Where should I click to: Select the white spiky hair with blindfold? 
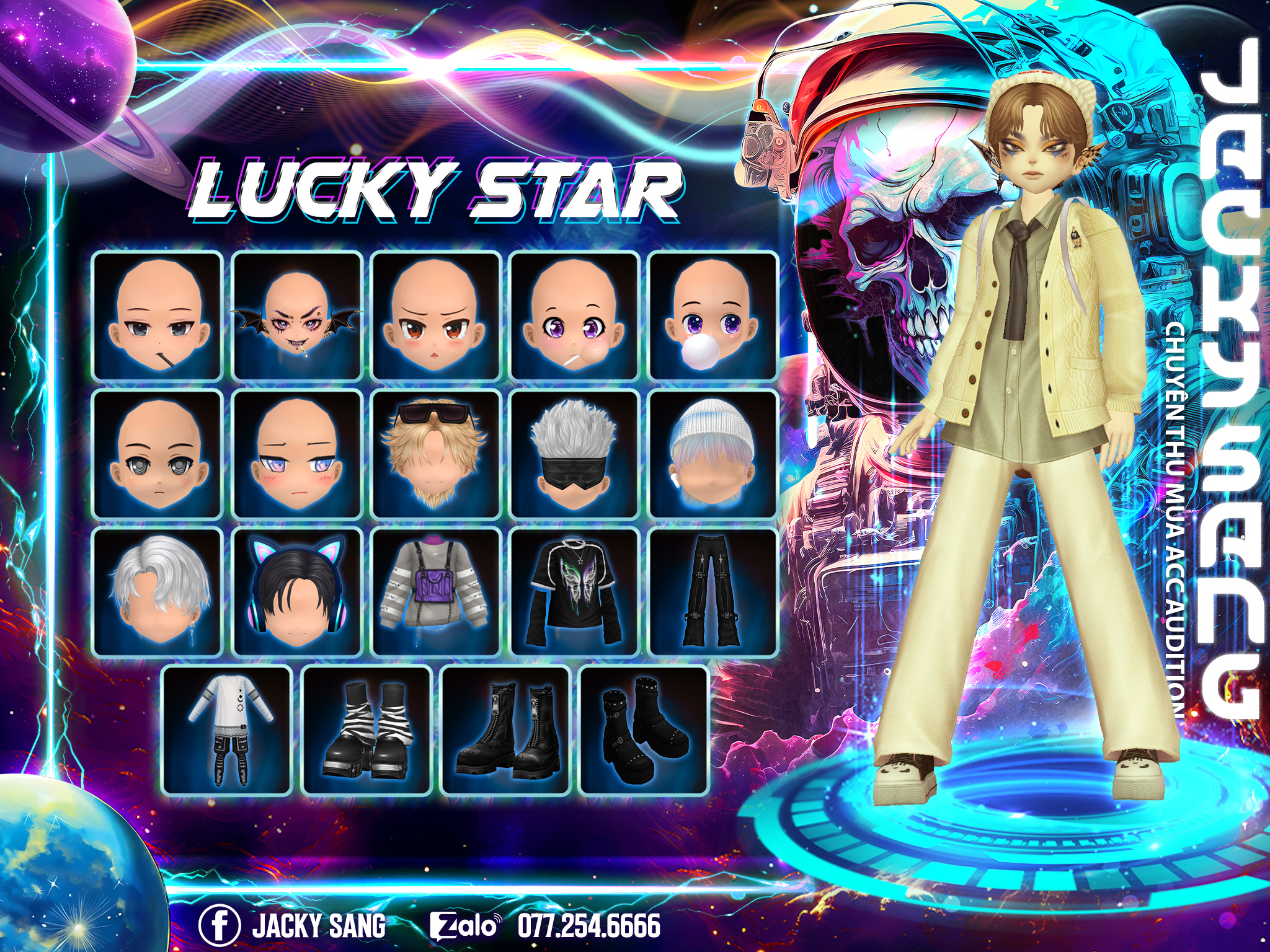tap(575, 454)
